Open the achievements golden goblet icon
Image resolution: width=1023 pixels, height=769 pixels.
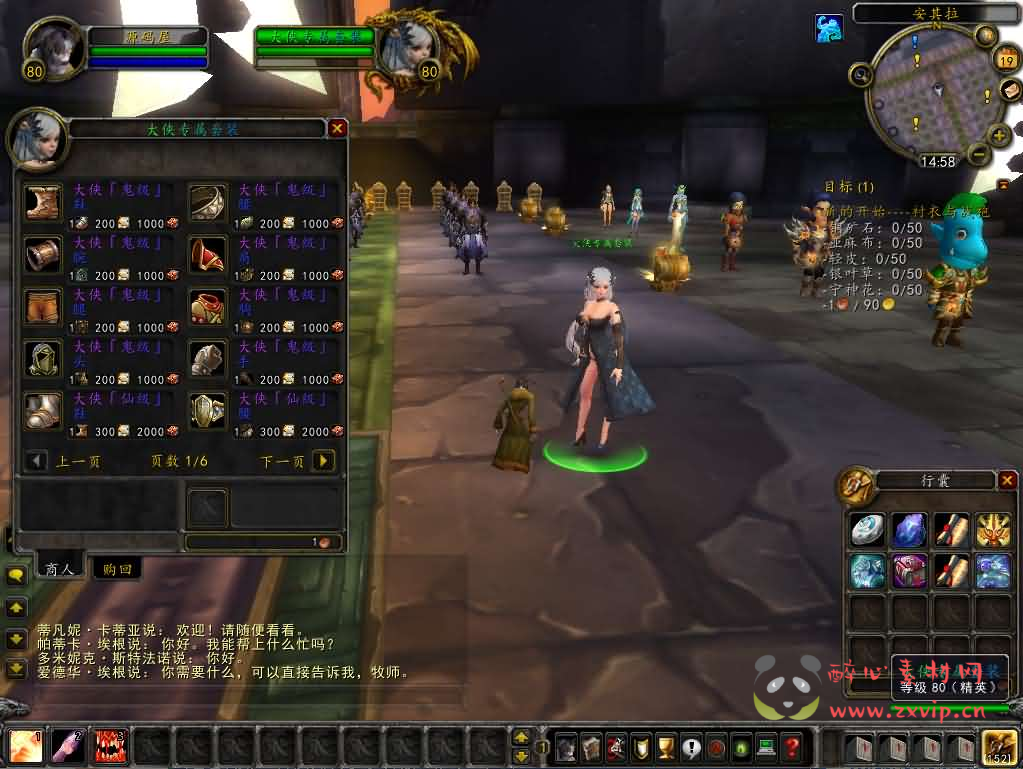click(x=667, y=747)
